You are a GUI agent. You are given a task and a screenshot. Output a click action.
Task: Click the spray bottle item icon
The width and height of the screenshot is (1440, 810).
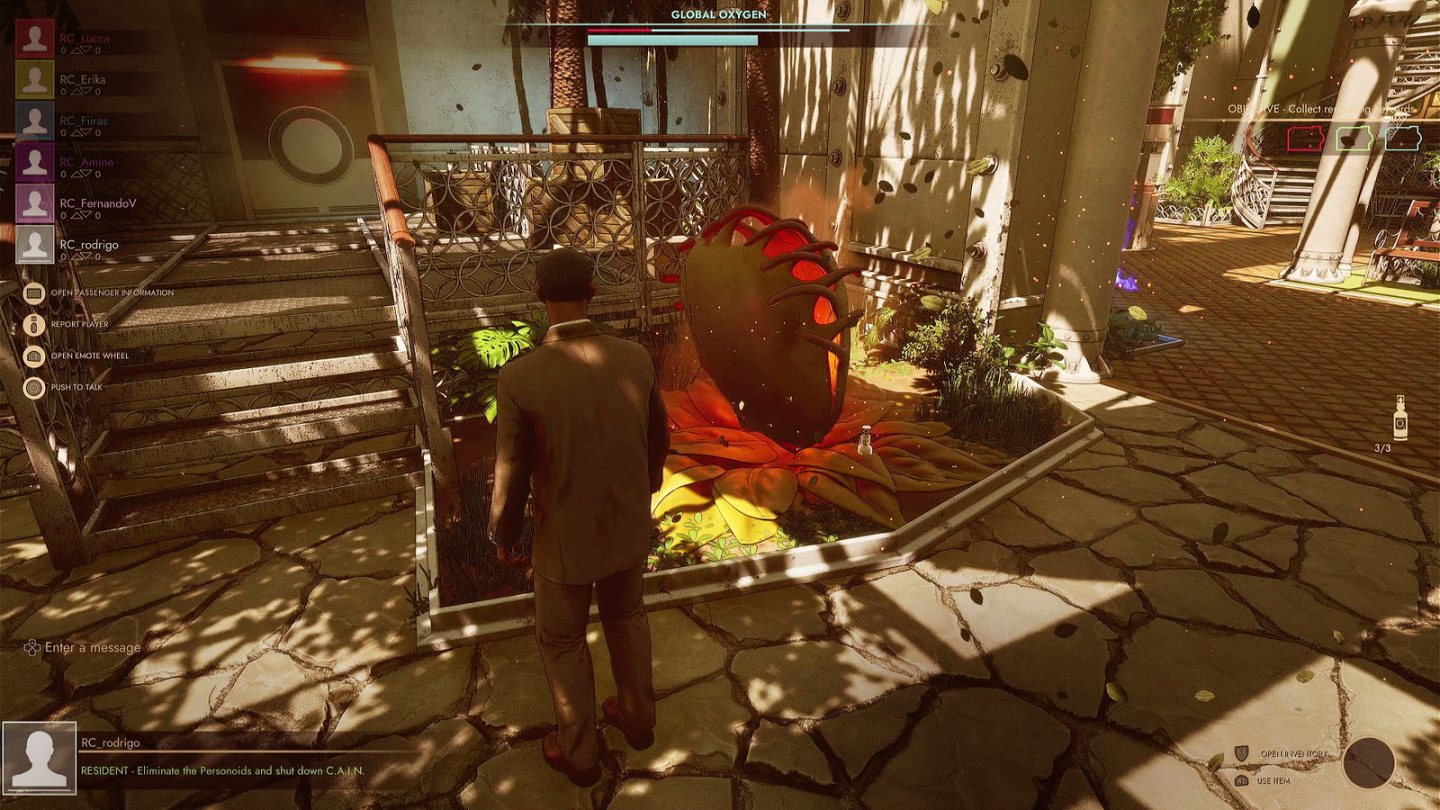click(x=1400, y=417)
